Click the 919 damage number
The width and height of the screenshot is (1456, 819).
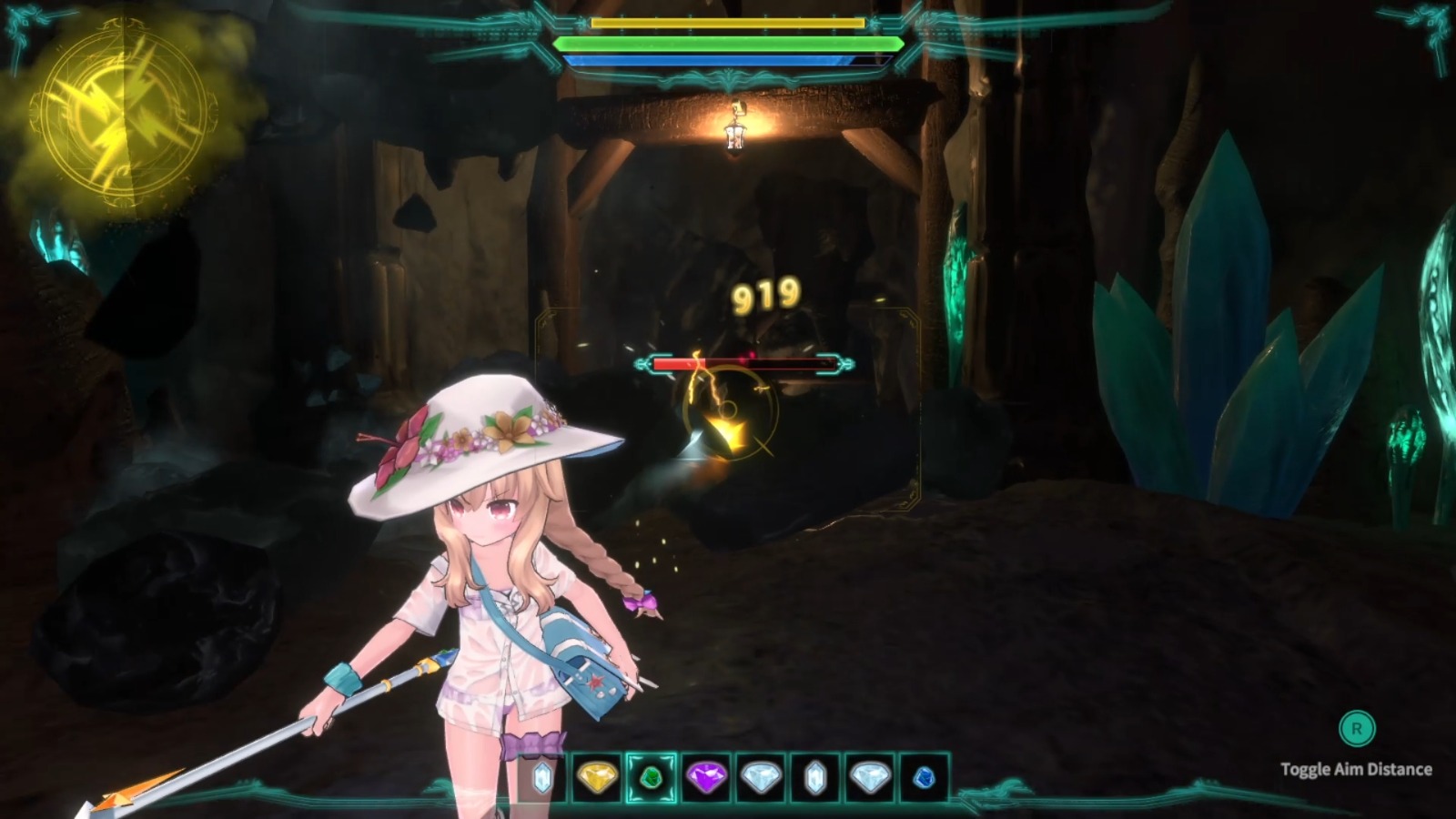pyautogui.click(x=764, y=296)
